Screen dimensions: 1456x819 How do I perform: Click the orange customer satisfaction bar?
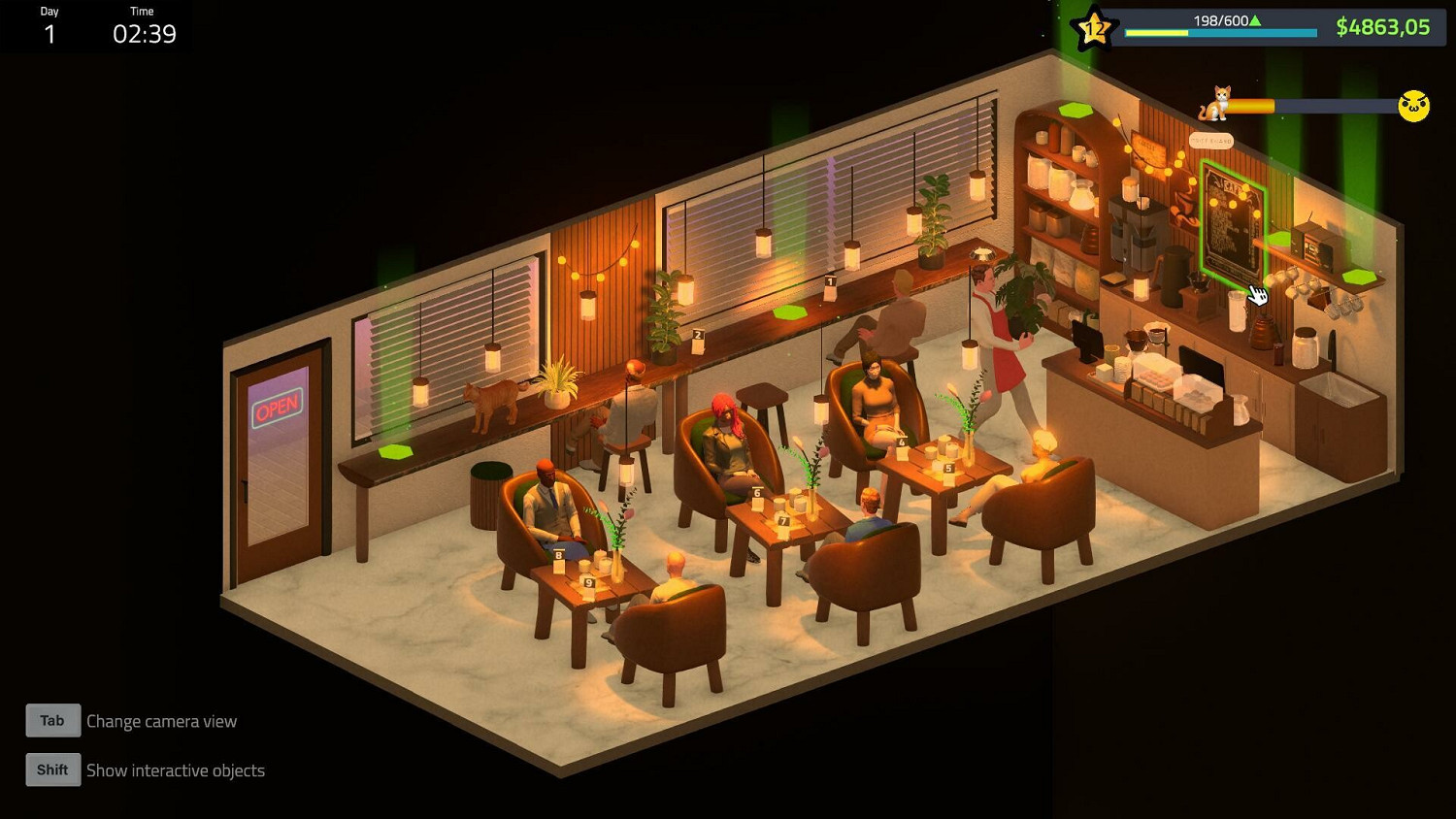click(x=1252, y=103)
